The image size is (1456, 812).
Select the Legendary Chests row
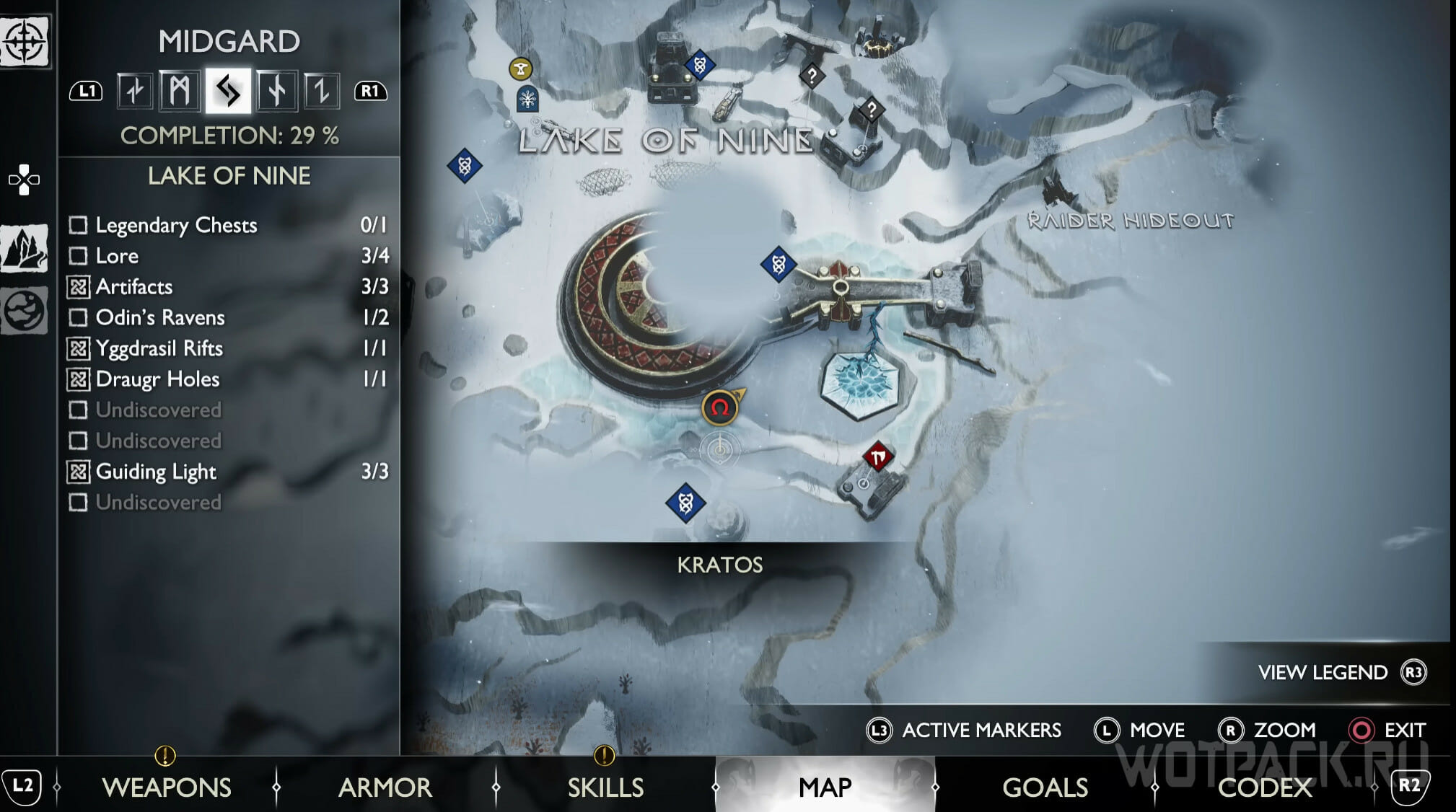pos(228,225)
